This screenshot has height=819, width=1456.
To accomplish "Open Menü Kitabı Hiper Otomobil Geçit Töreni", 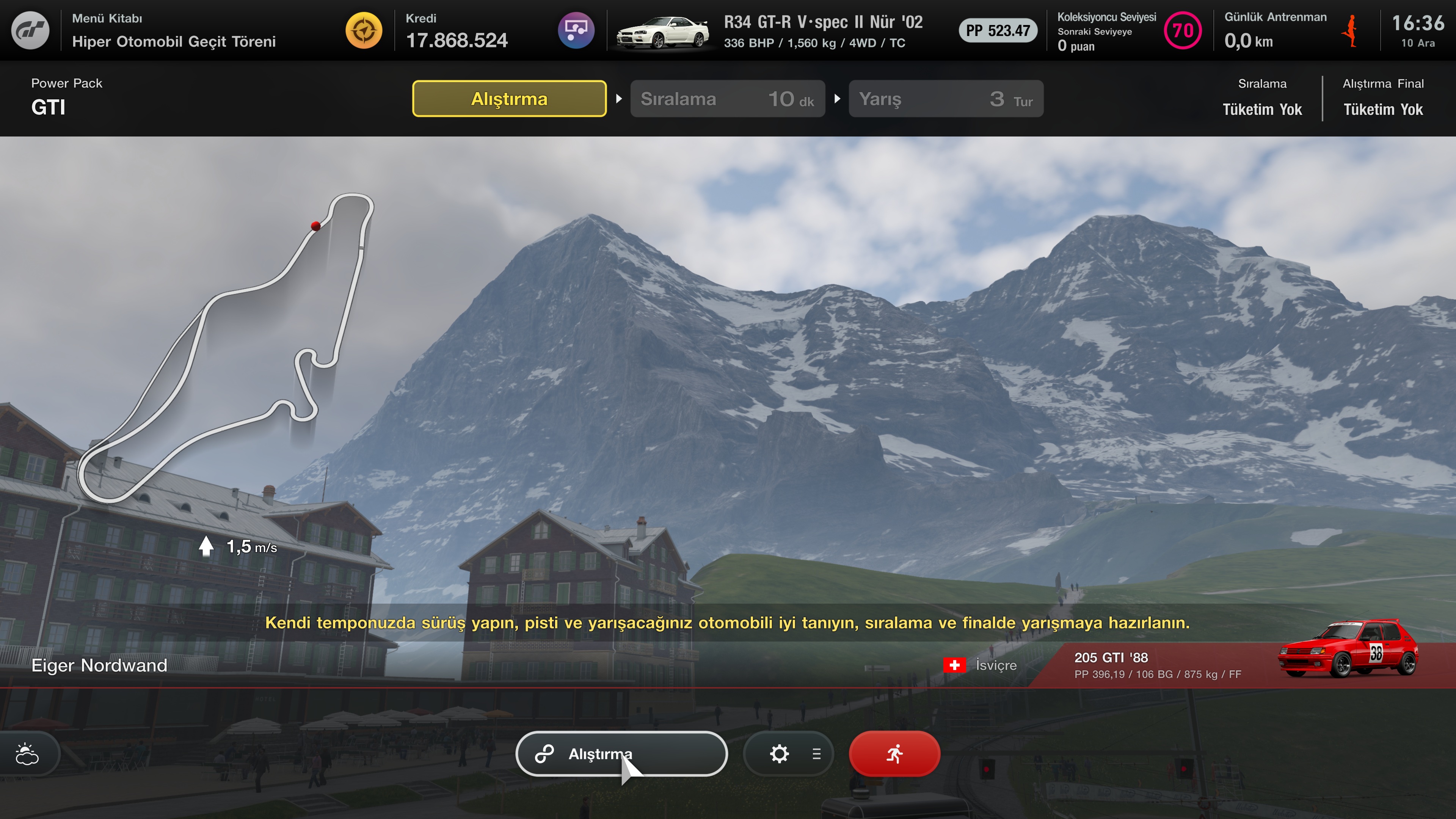I will [174, 30].
